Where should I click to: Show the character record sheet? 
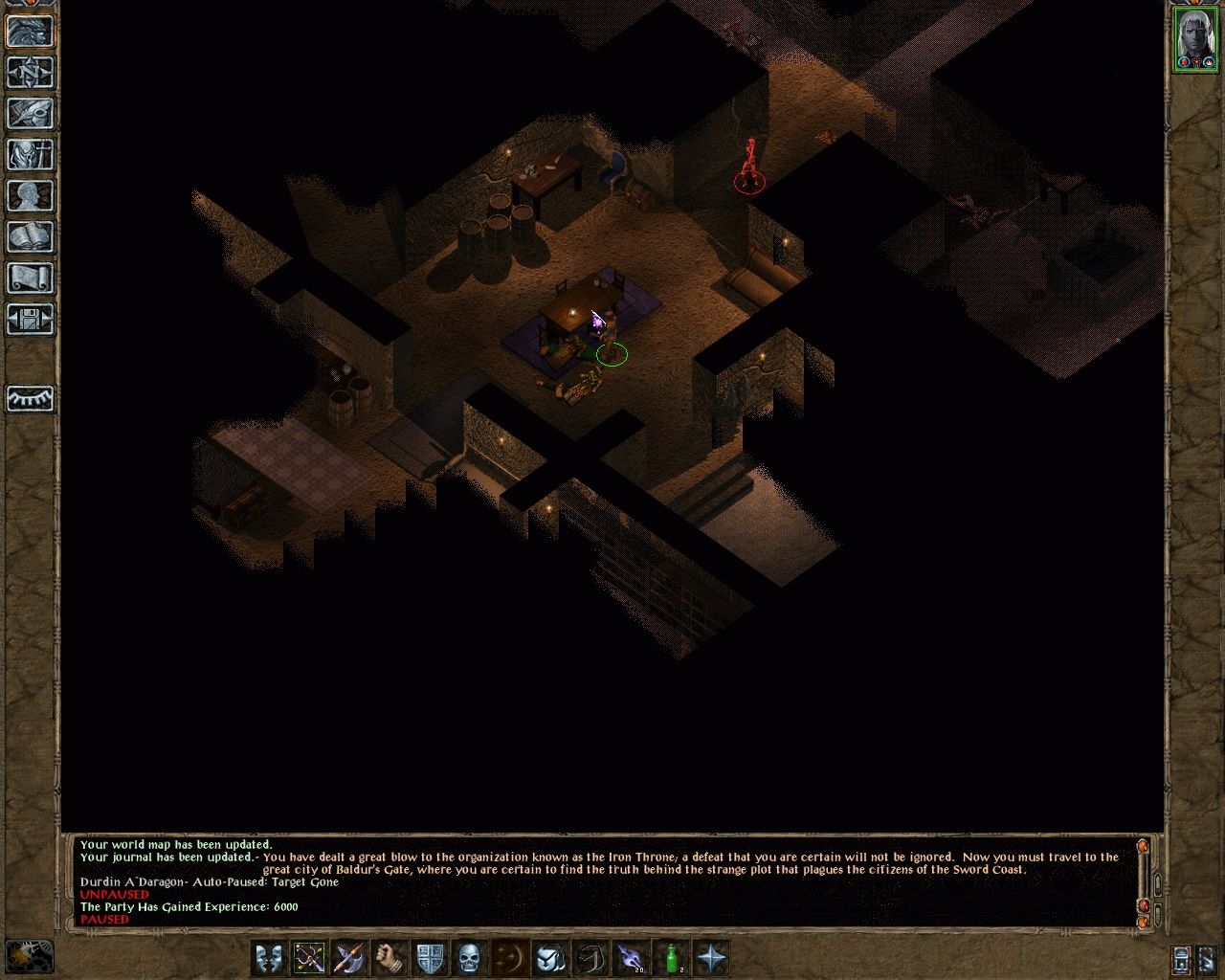tap(31, 196)
